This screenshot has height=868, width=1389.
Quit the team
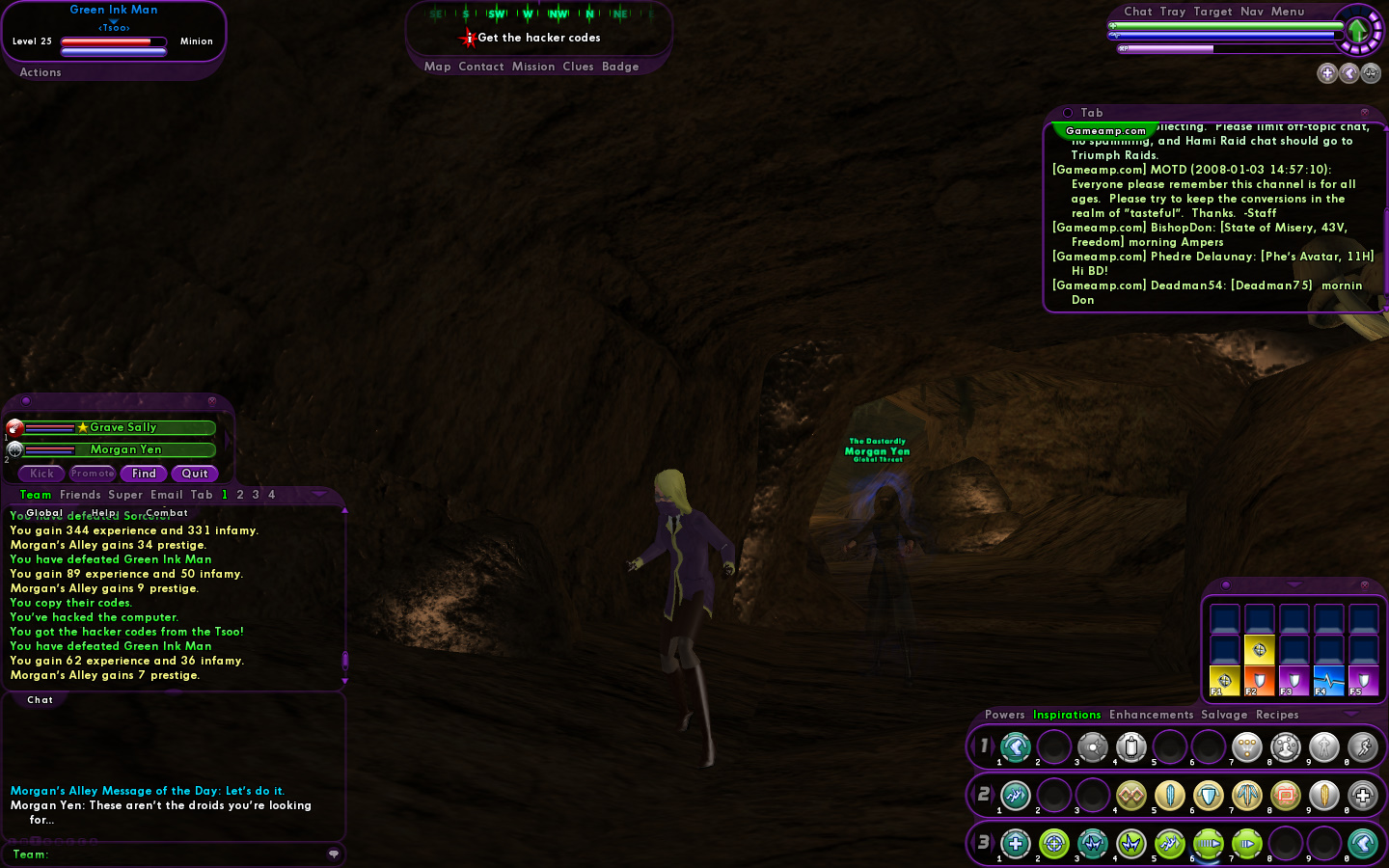pyautogui.click(x=195, y=474)
